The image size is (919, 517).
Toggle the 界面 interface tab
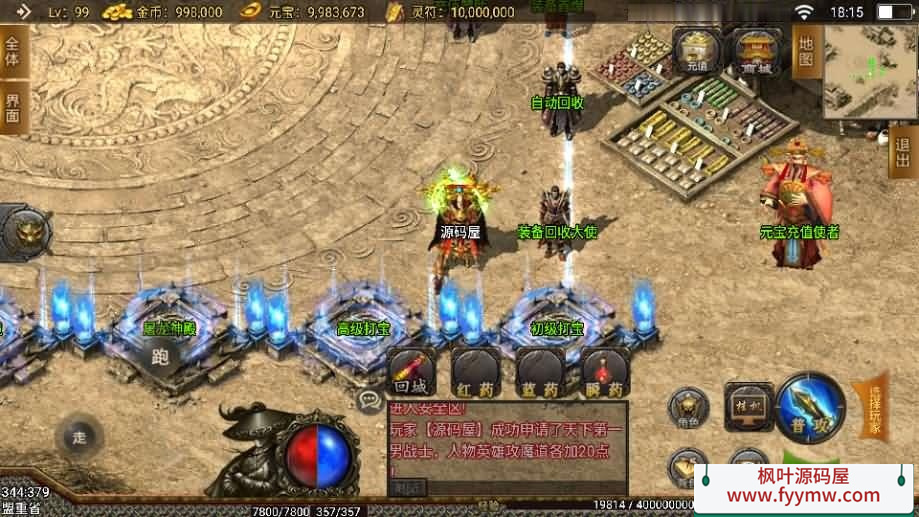click(x=13, y=108)
